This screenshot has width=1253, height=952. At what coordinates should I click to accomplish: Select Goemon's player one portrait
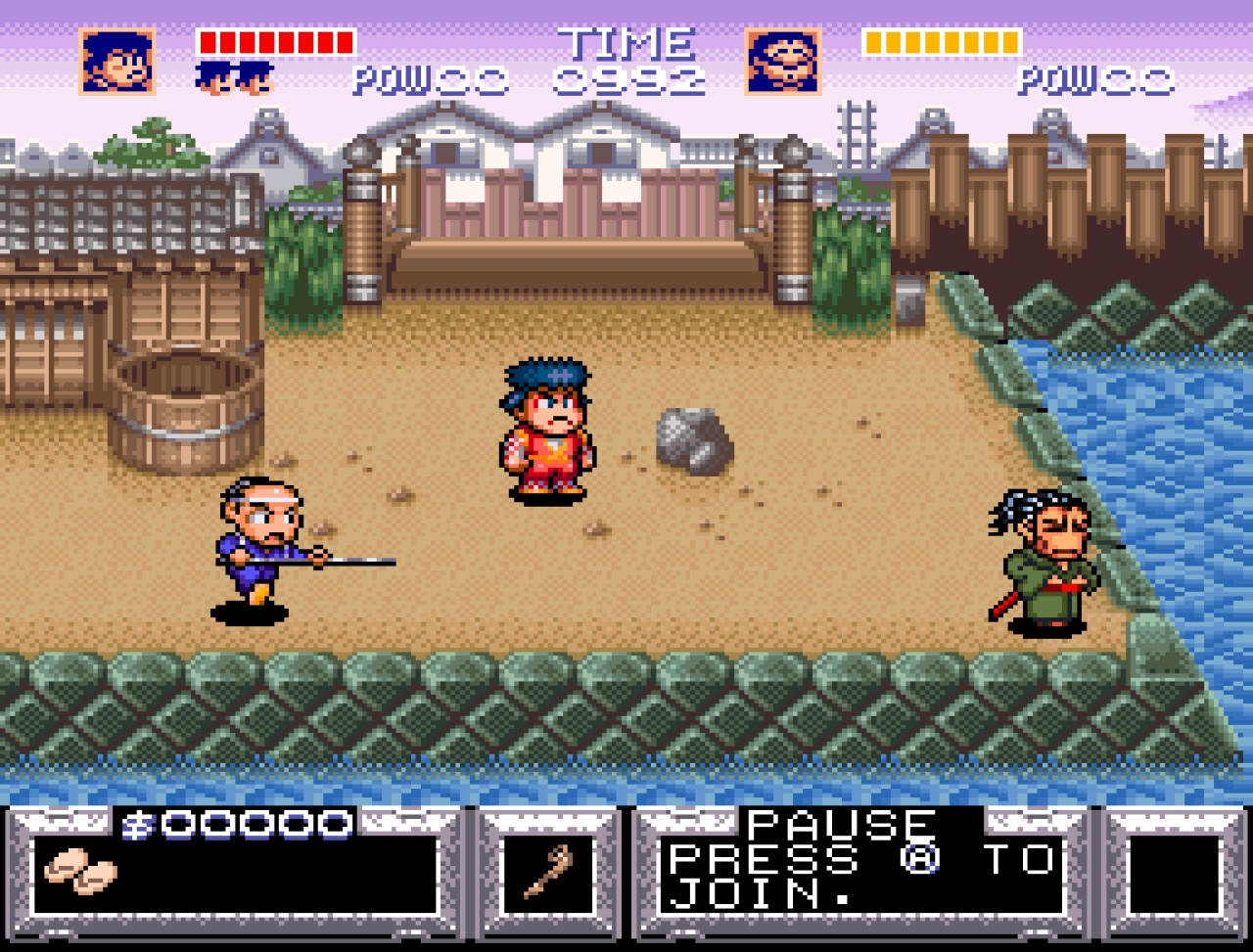117,61
